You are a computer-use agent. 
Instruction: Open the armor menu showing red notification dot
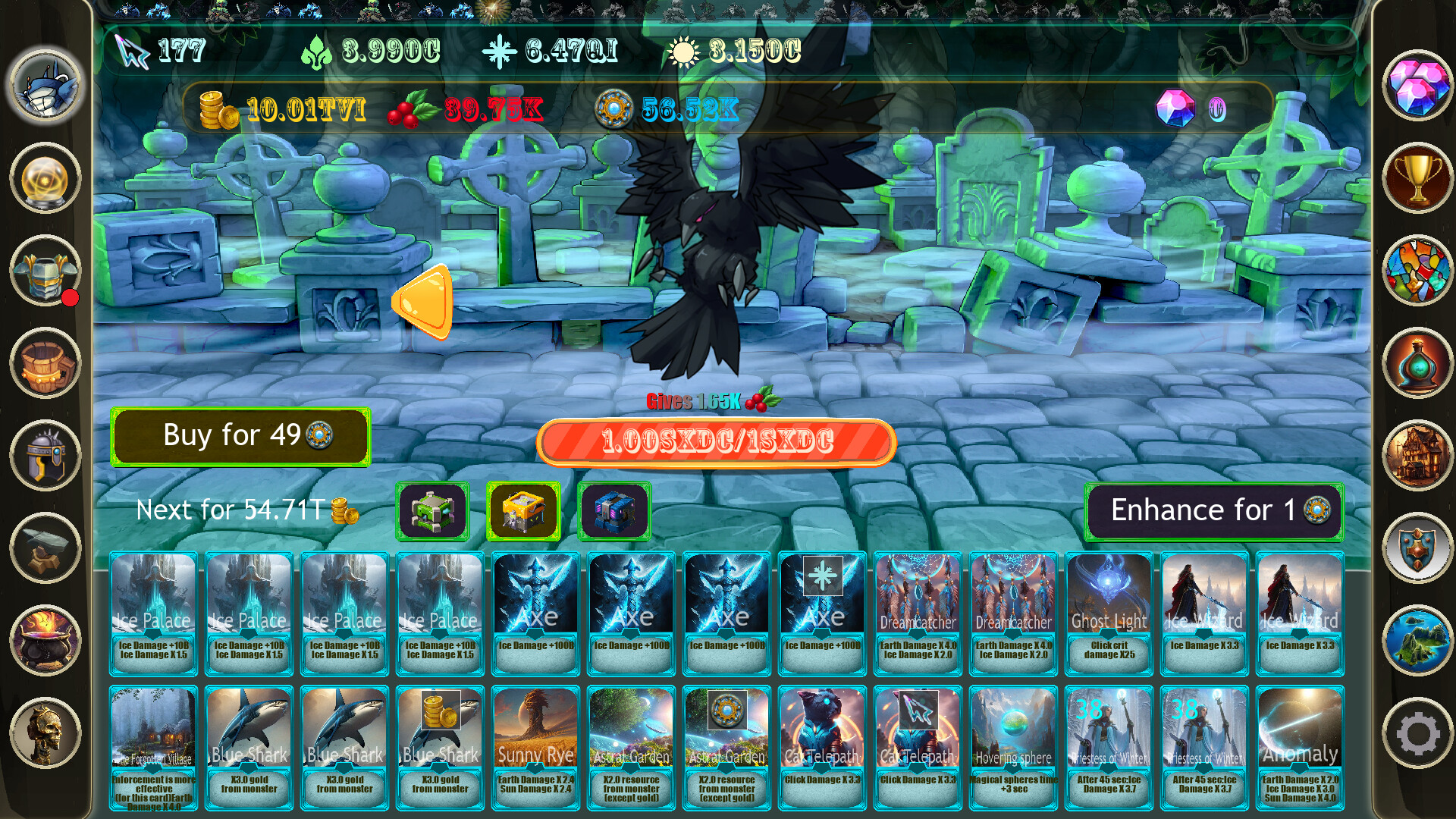pos(43,271)
